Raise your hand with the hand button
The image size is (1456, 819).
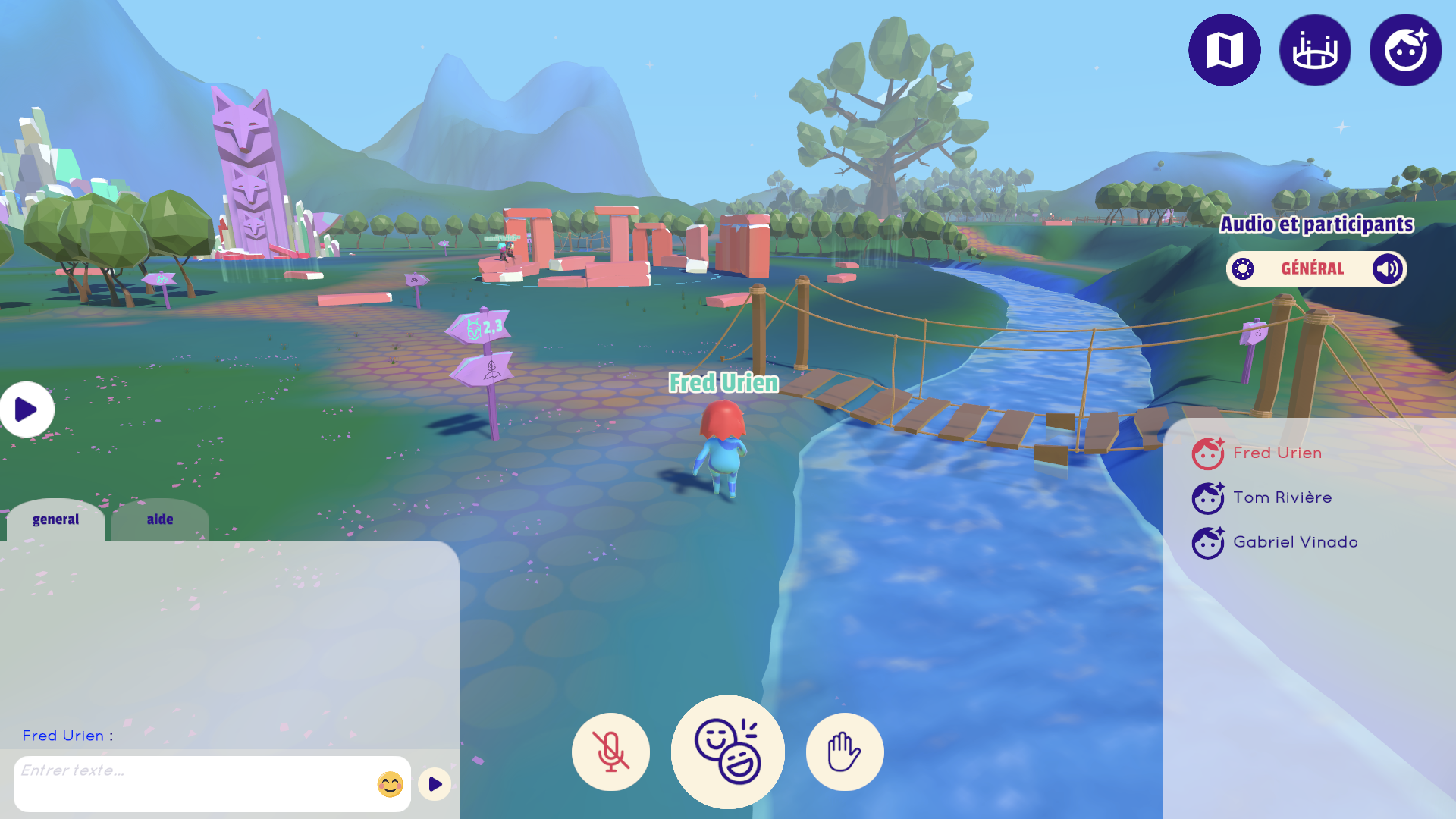tap(844, 752)
